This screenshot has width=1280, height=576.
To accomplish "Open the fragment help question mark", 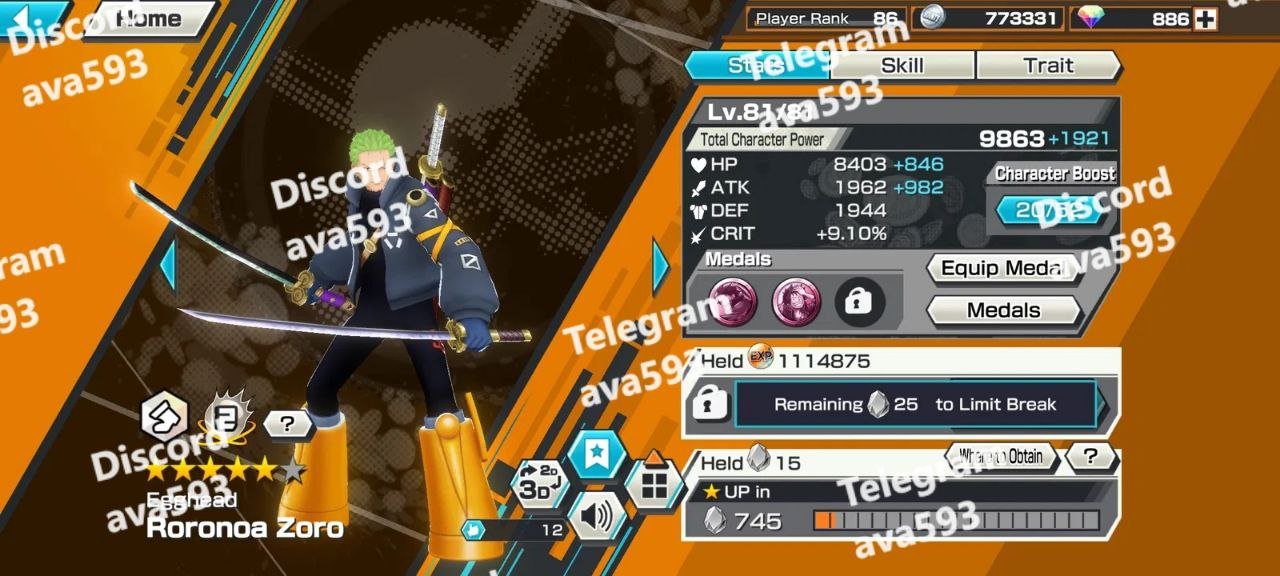I will click(1090, 458).
